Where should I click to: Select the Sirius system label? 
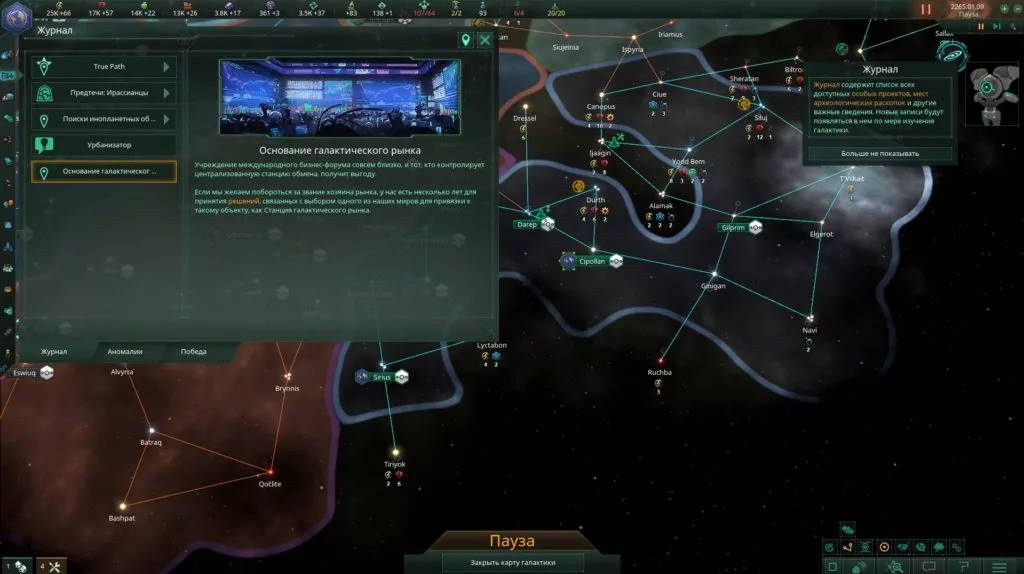[382, 377]
